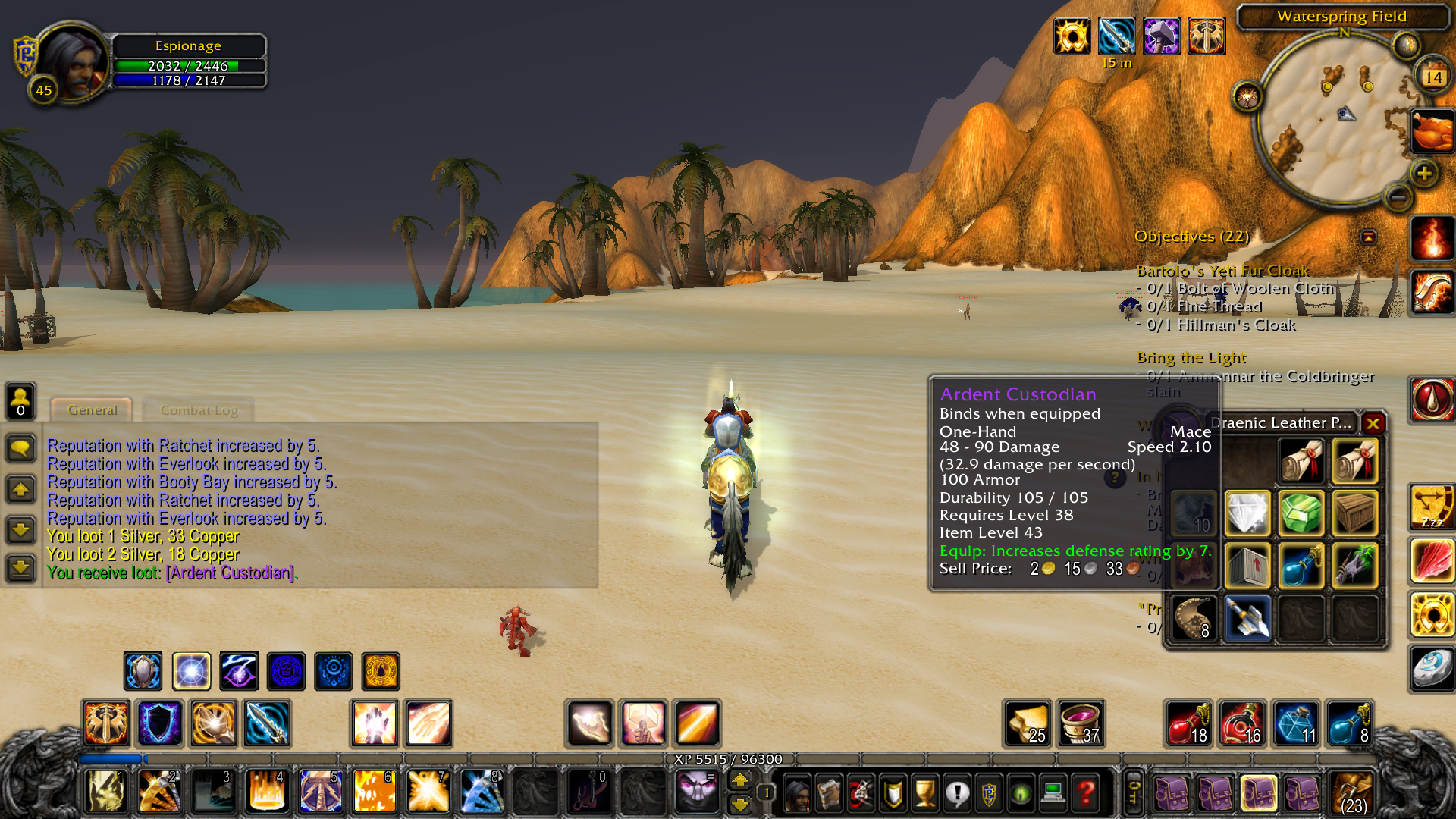
Task: Open the General chat tab
Action: (93, 410)
